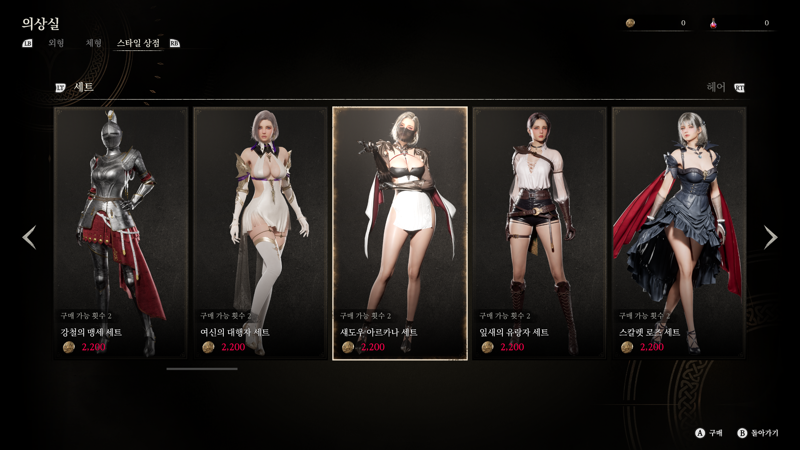
Task: Show previous outfits with the left arrow
Action: tap(29, 237)
